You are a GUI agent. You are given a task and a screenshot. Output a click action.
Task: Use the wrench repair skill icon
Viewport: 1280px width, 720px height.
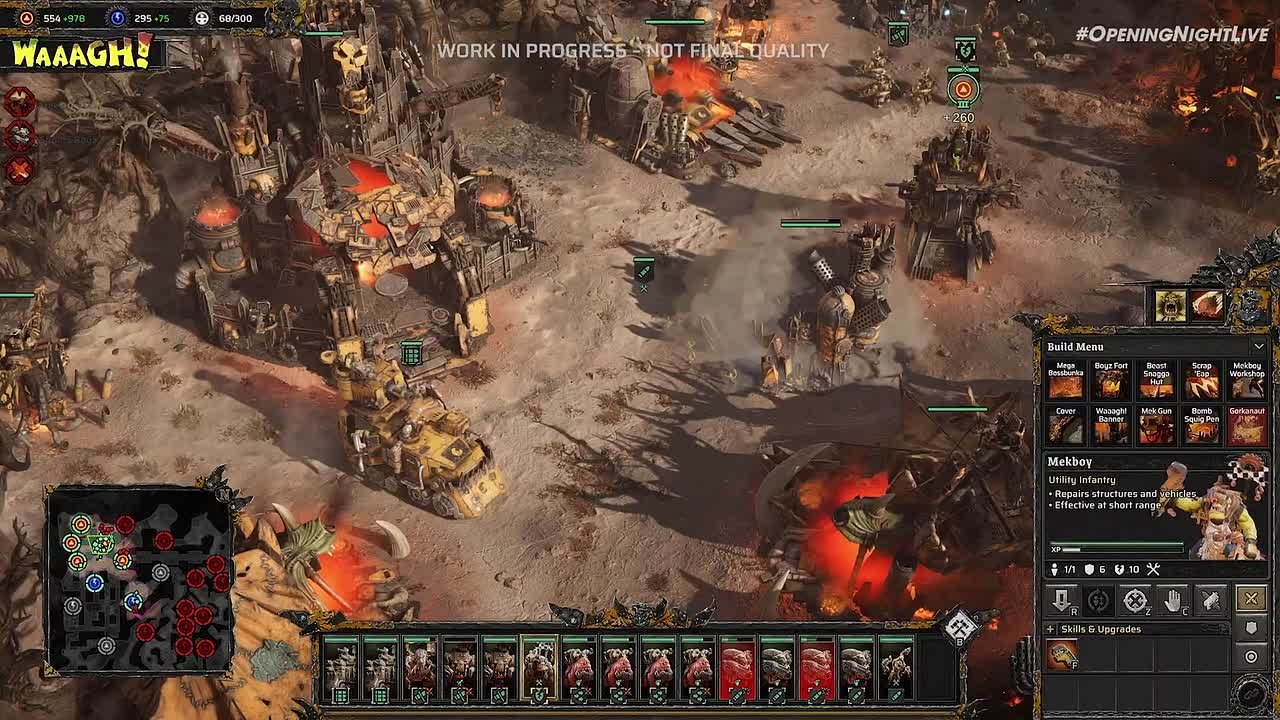[x=1062, y=655]
